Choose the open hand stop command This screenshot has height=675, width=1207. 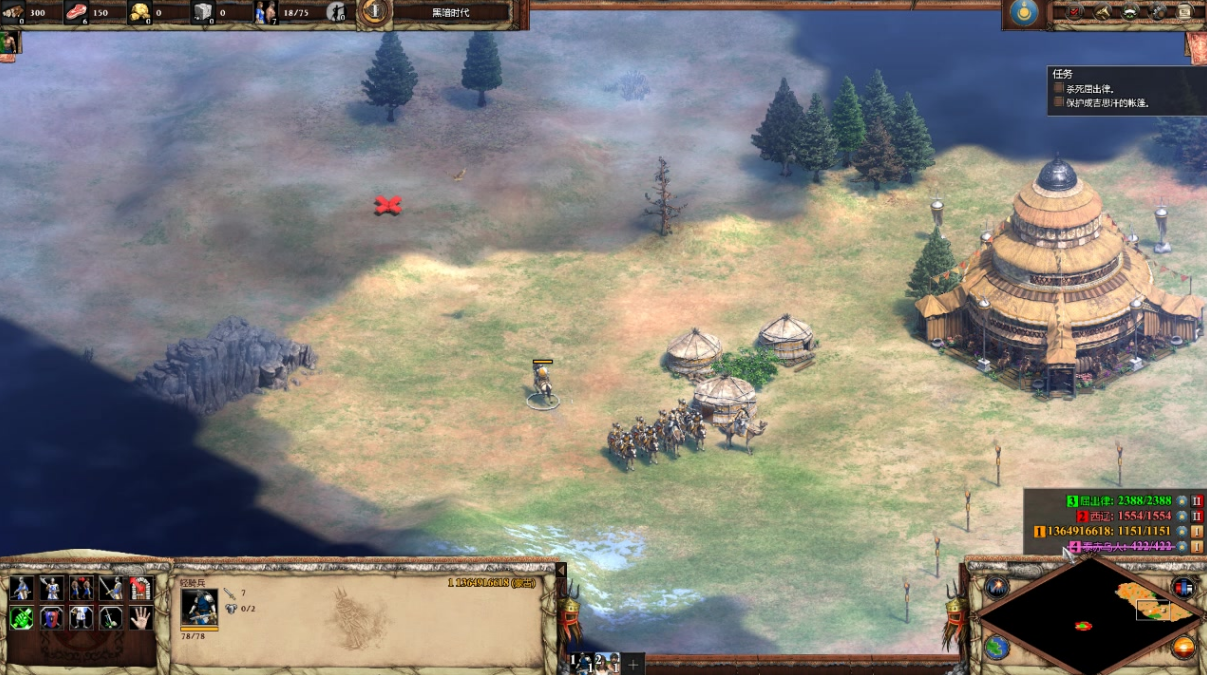coord(141,618)
